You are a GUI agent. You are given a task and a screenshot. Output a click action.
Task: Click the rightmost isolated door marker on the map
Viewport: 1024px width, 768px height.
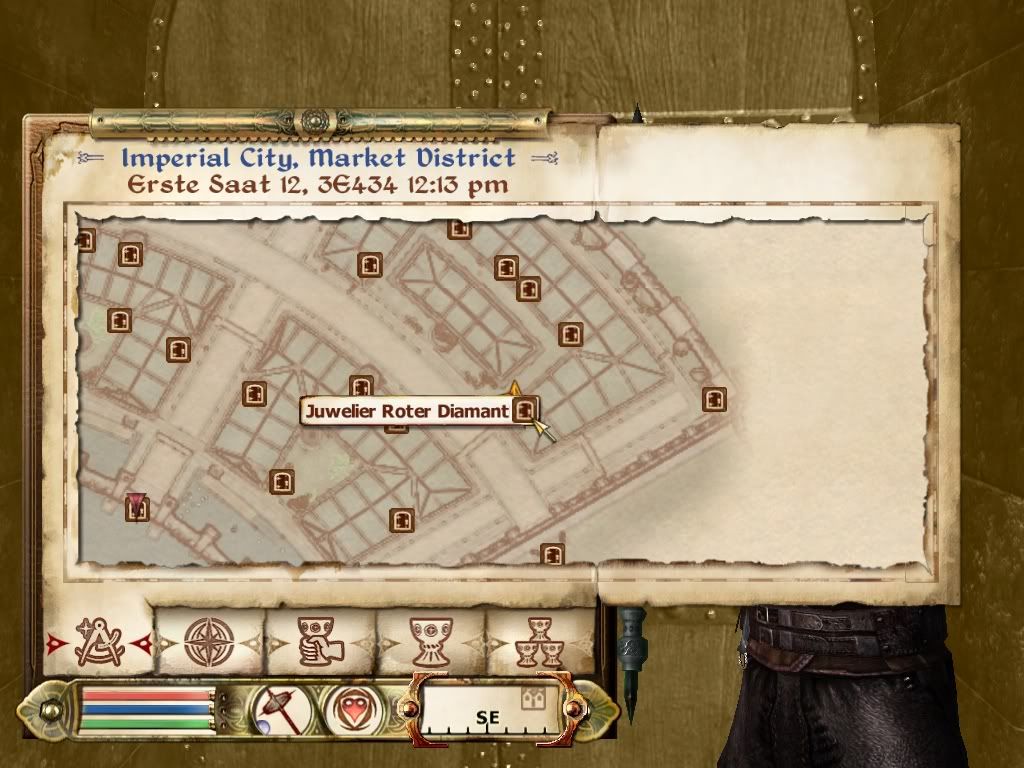714,400
